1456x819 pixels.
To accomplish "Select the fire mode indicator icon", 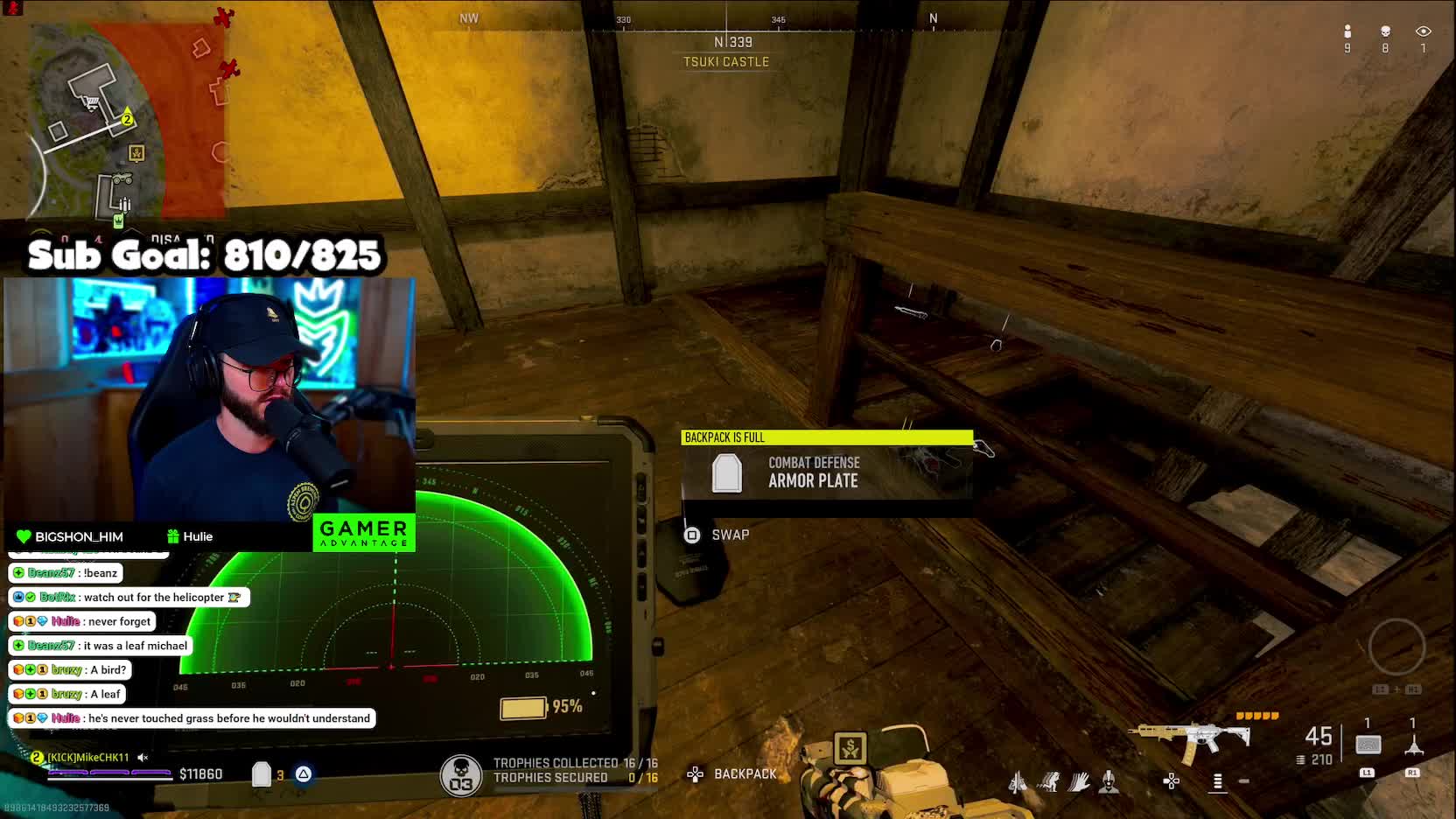I will 1217,780.
